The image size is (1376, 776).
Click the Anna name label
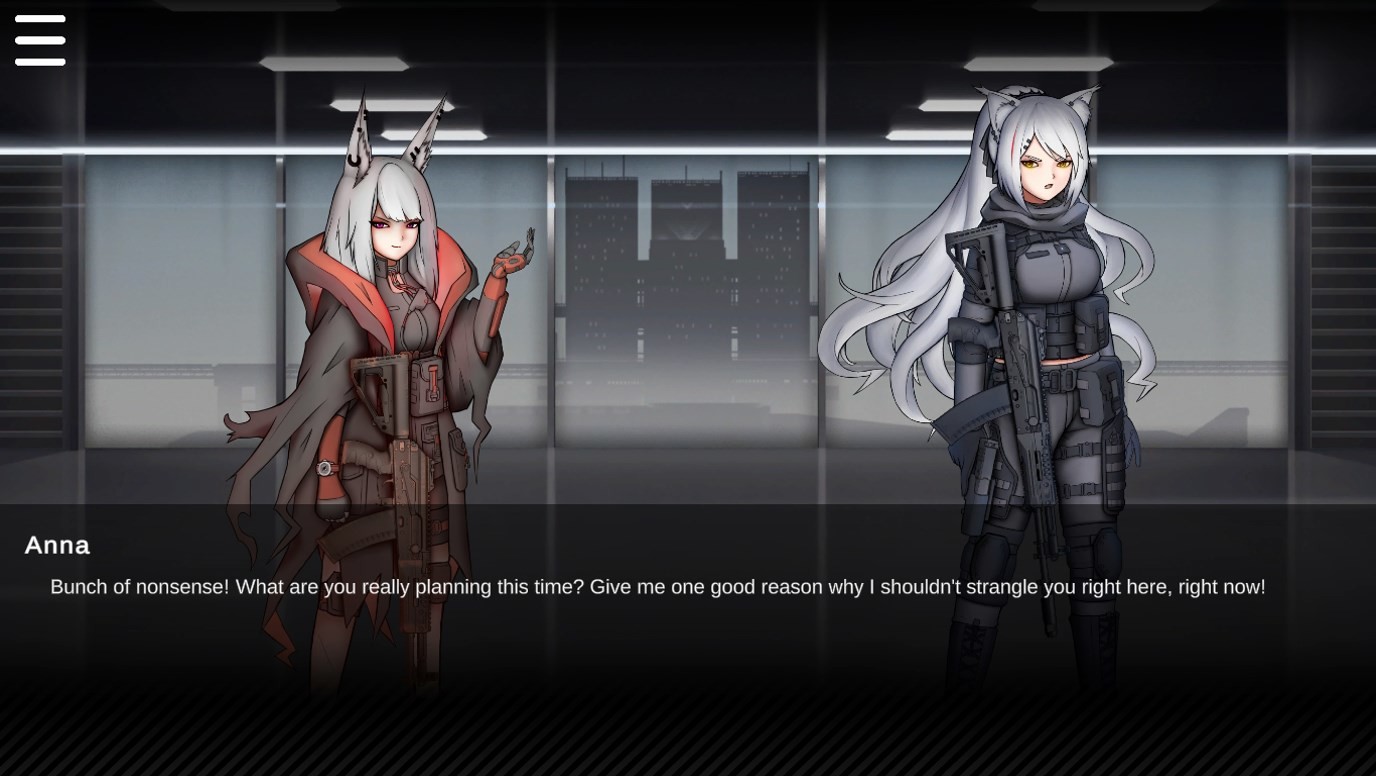[x=56, y=546]
